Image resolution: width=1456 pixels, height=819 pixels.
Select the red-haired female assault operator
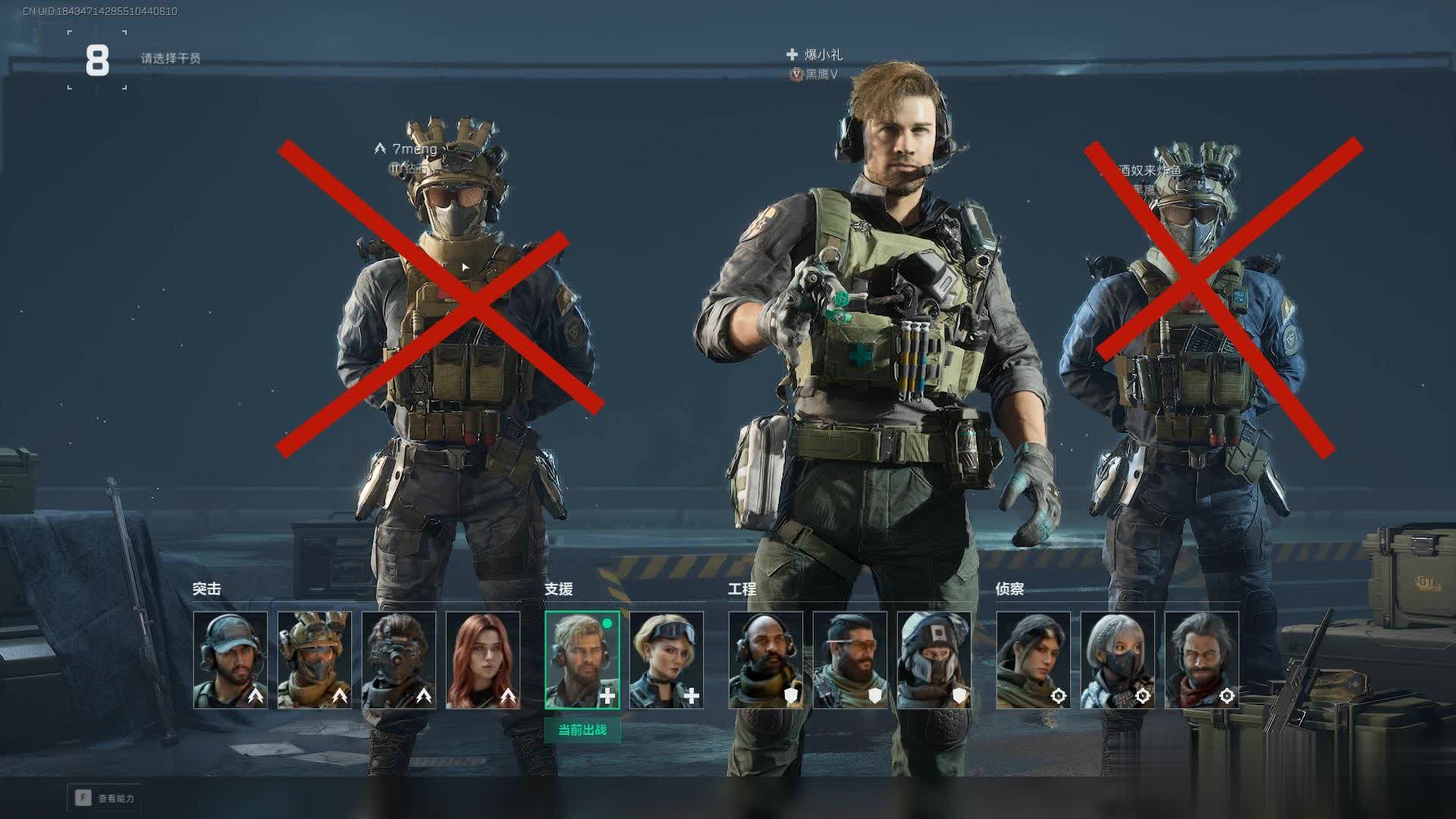483,661
